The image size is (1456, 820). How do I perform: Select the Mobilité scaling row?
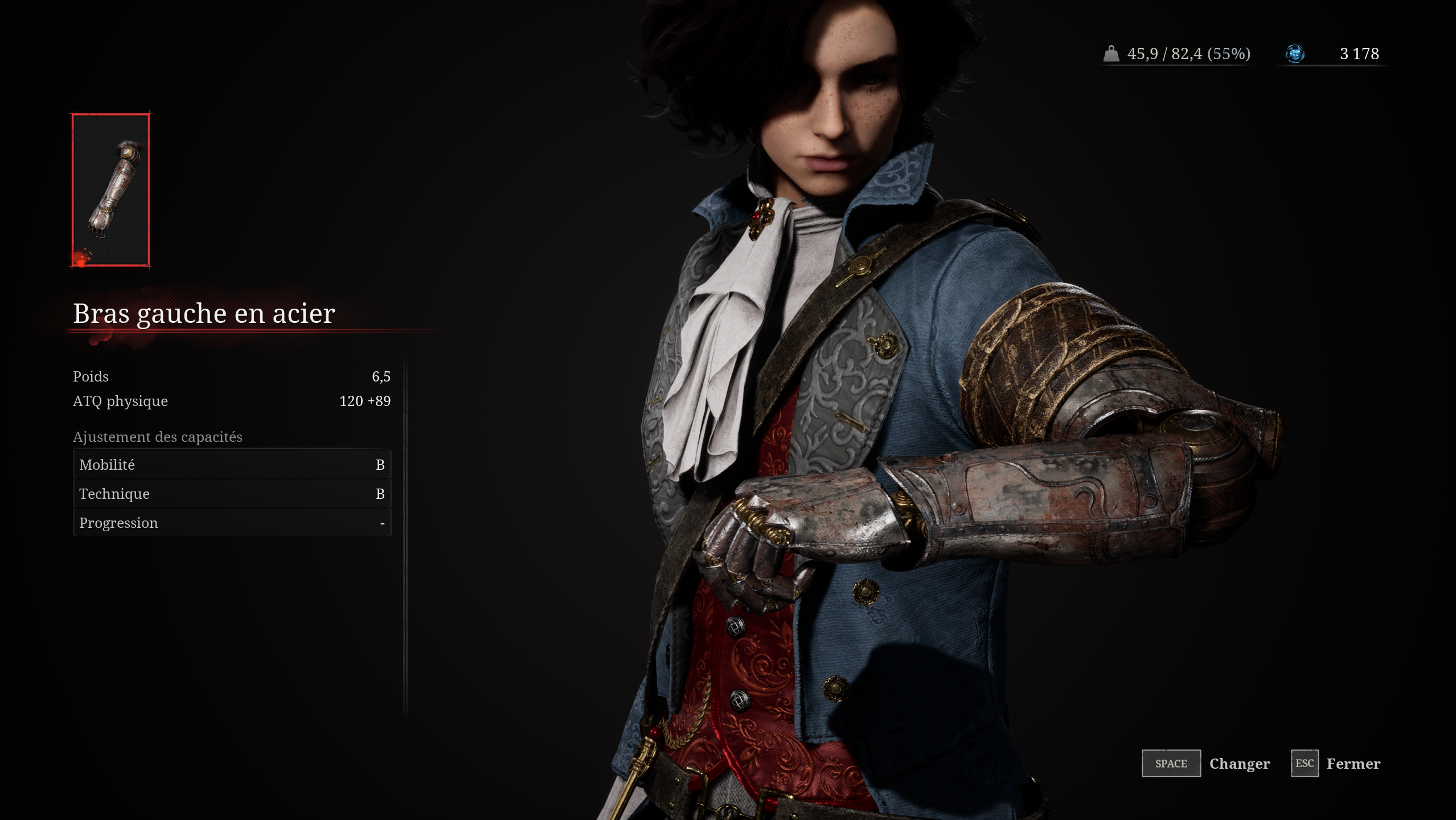pos(232,465)
